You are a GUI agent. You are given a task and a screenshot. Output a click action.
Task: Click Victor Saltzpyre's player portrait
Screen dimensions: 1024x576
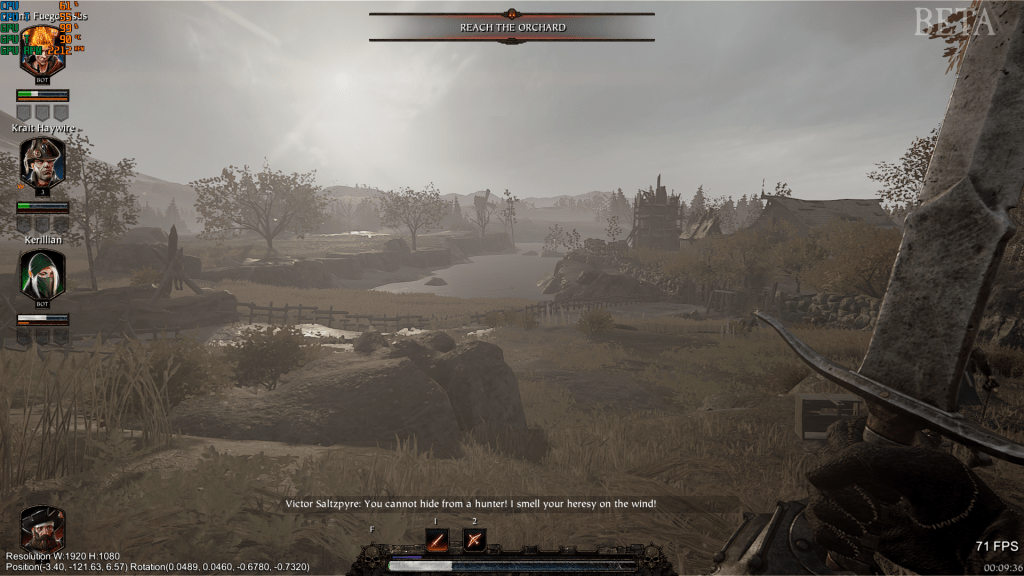click(x=43, y=528)
